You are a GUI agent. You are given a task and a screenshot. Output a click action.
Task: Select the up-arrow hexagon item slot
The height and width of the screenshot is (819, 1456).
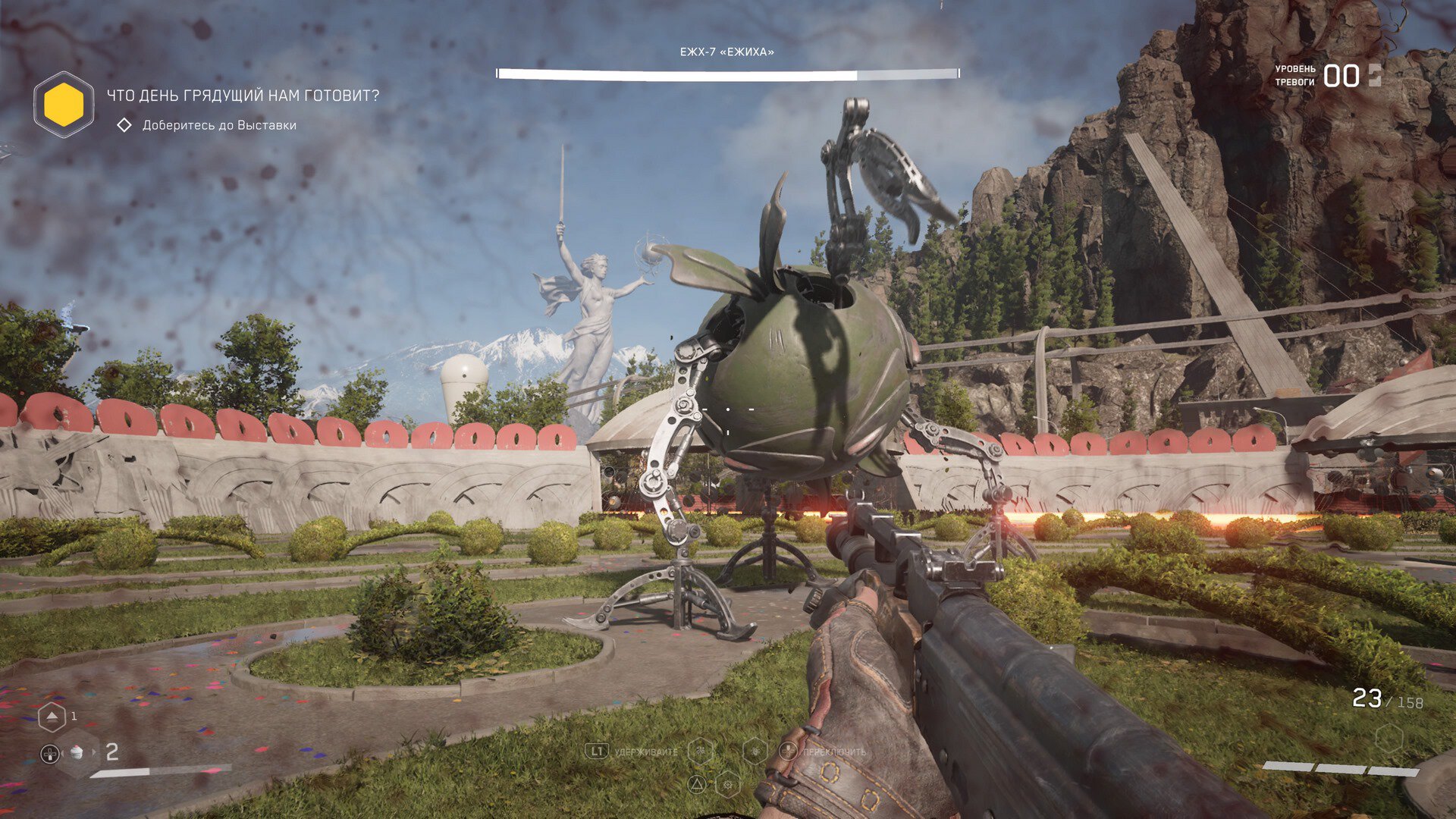52,717
